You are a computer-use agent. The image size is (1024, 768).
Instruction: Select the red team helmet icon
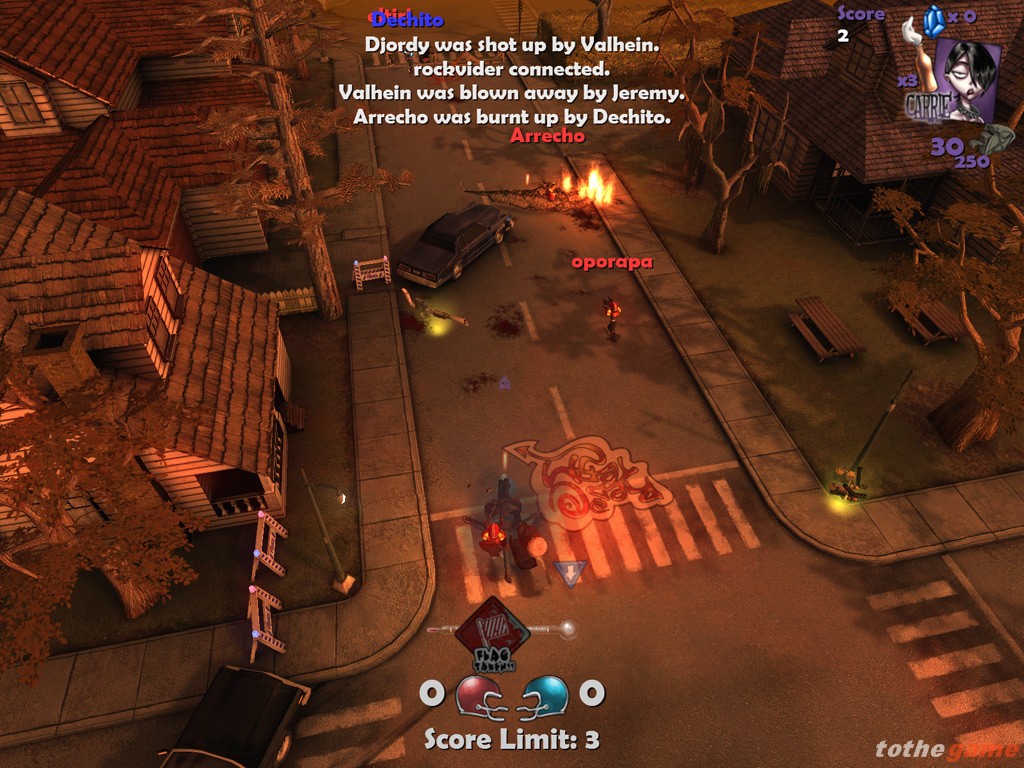point(477,695)
